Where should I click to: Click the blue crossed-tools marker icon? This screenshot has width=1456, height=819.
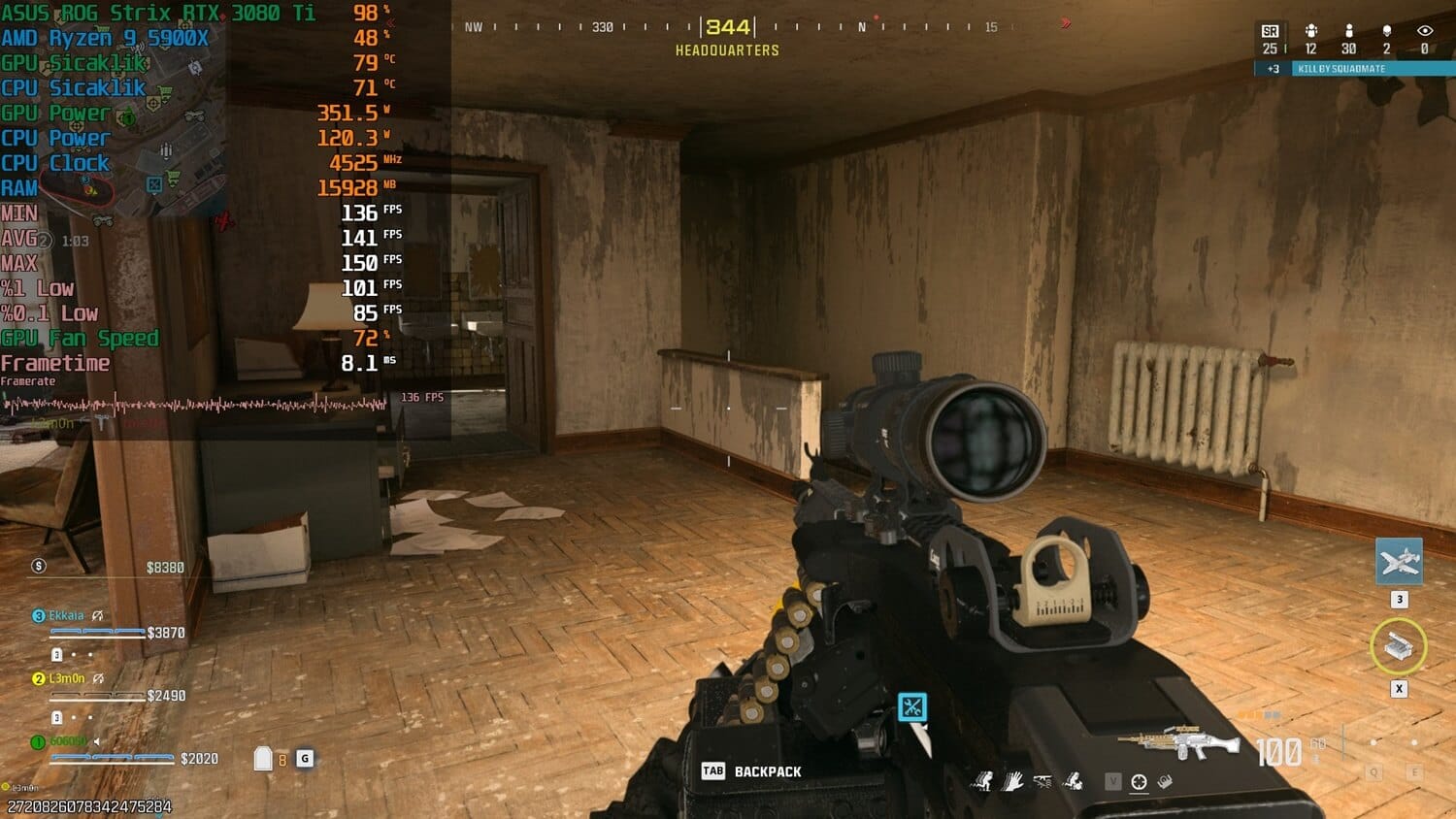(x=911, y=706)
